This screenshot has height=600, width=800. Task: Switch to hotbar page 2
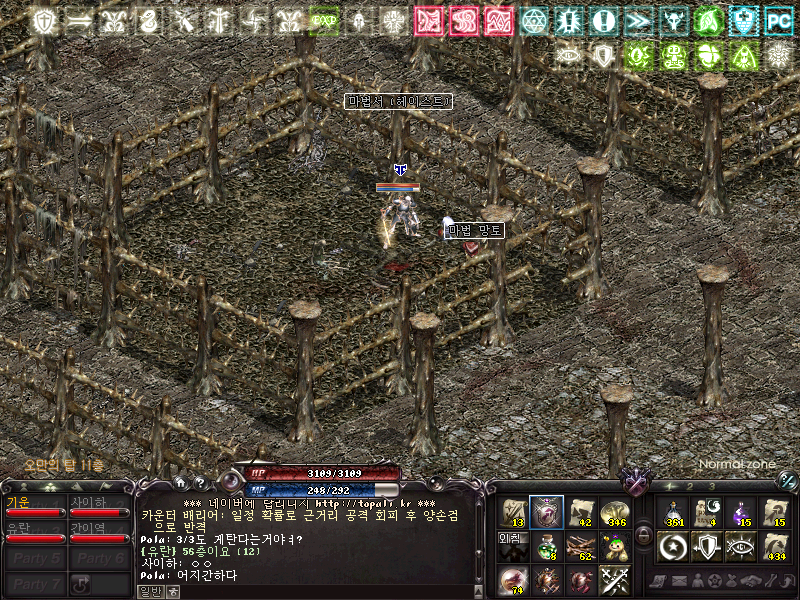click(689, 486)
